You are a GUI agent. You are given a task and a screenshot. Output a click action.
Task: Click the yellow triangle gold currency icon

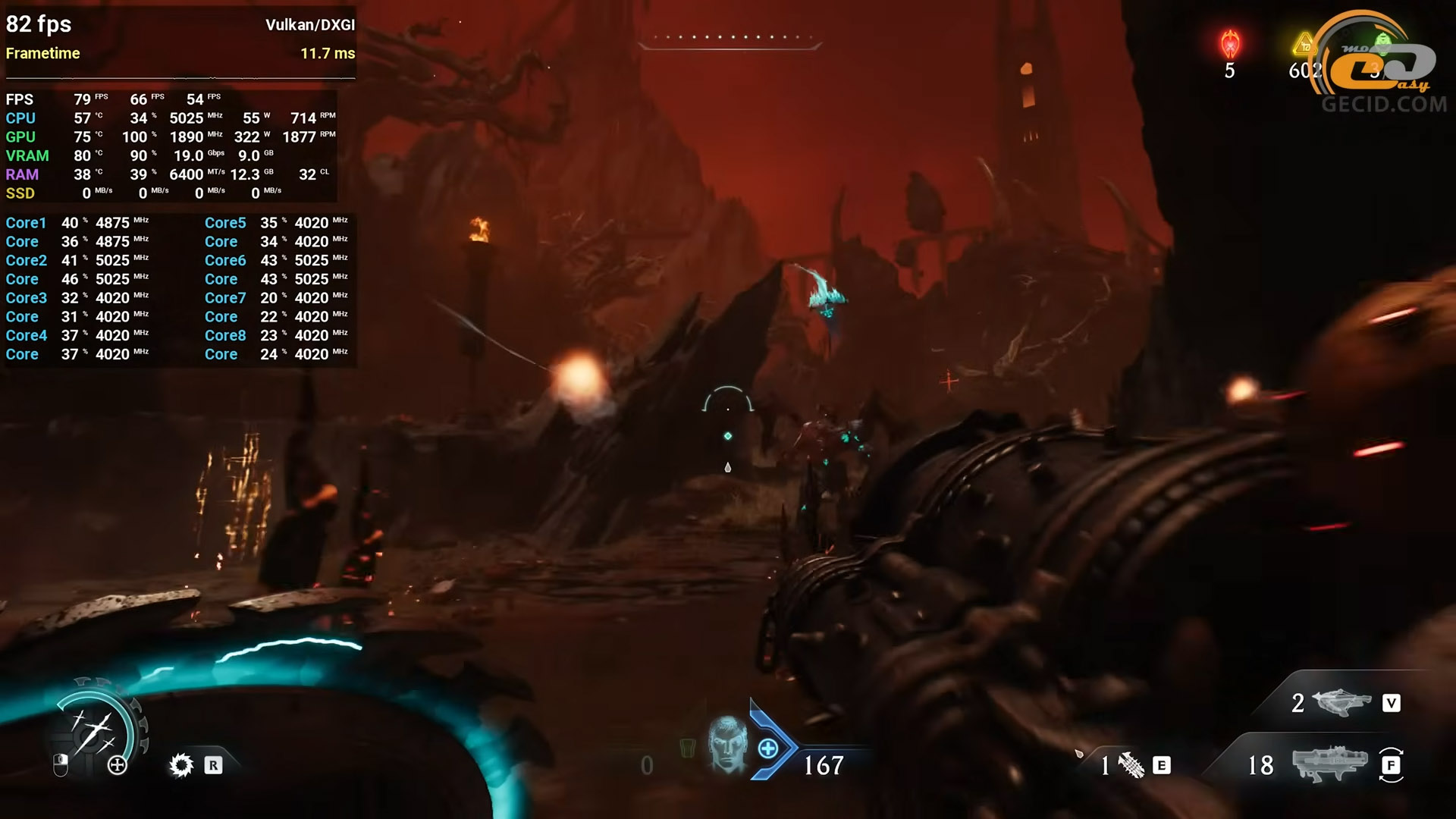1304,45
